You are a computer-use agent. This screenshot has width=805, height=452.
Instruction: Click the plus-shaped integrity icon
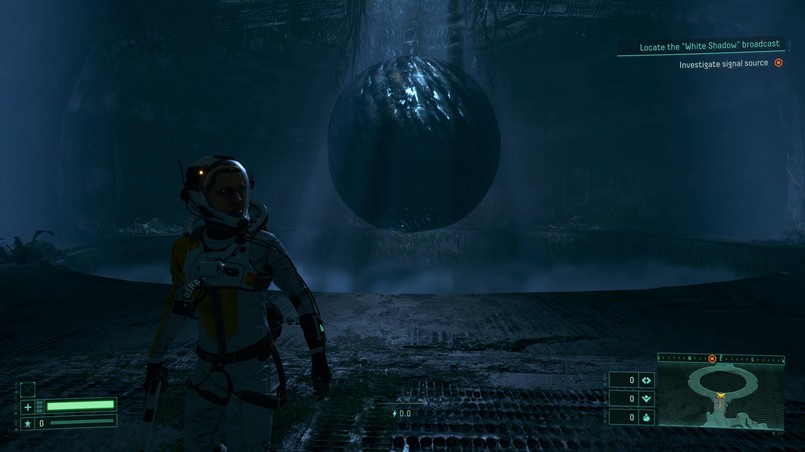click(x=28, y=407)
